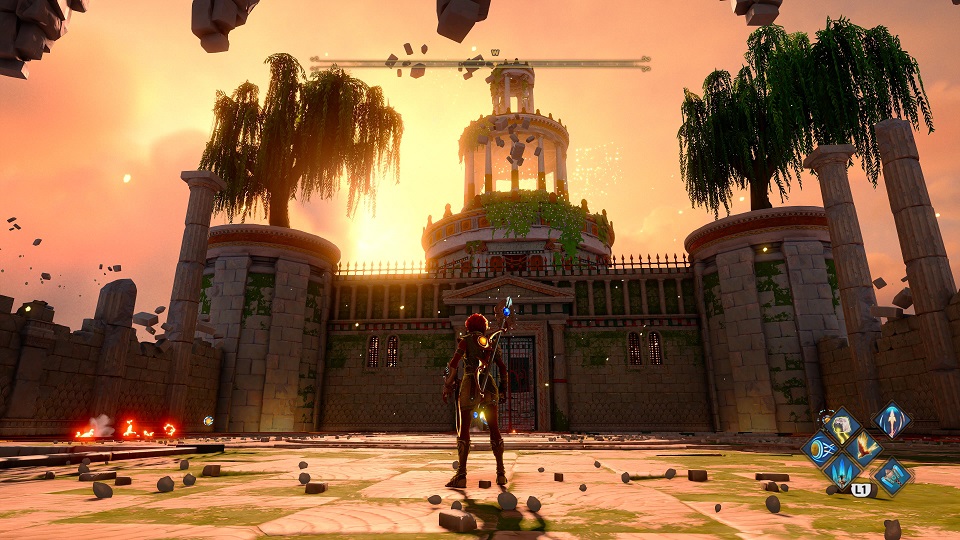Viewport: 960px width, 540px height.
Task: Activate the upward arrow ability icon
Action: coord(892,419)
